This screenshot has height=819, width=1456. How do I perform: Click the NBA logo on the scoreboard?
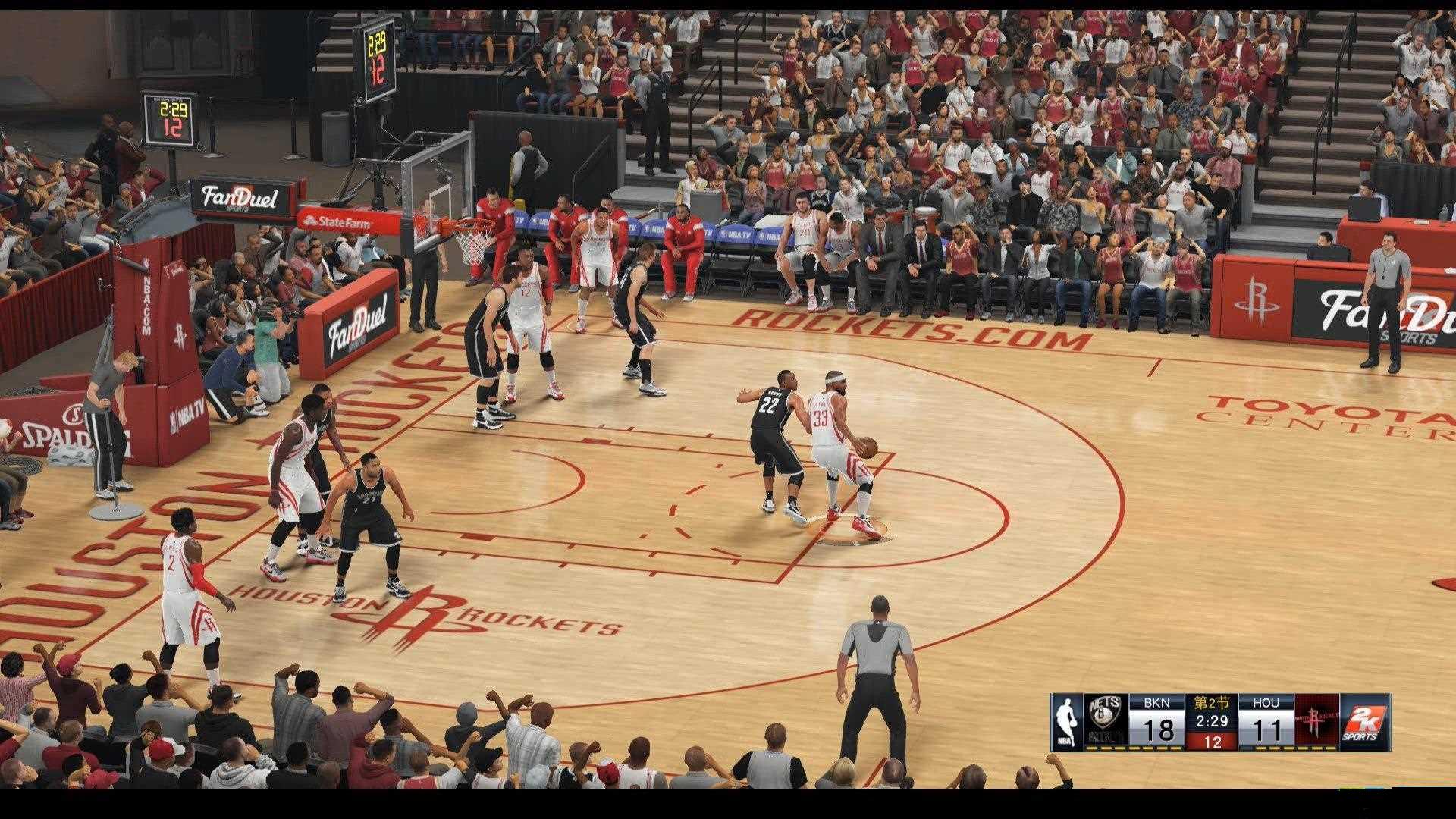pos(1066,720)
